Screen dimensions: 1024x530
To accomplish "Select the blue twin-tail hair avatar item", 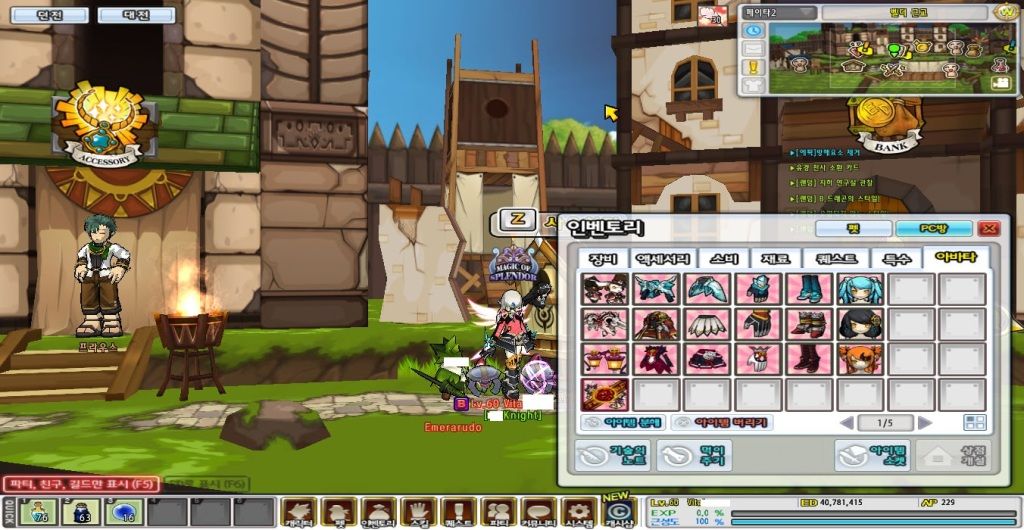I will pos(860,289).
